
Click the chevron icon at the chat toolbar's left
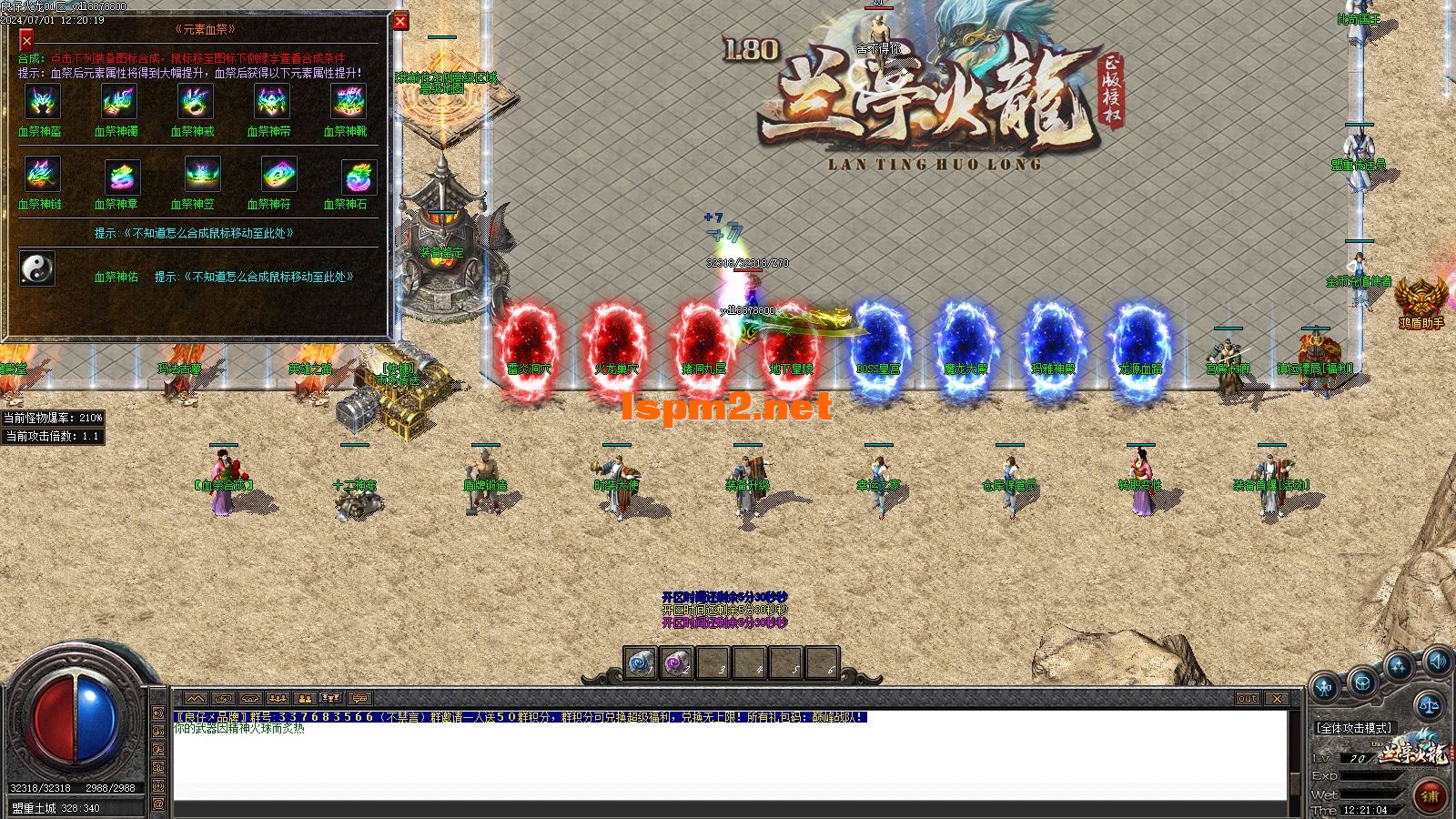pyautogui.click(x=196, y=698)
